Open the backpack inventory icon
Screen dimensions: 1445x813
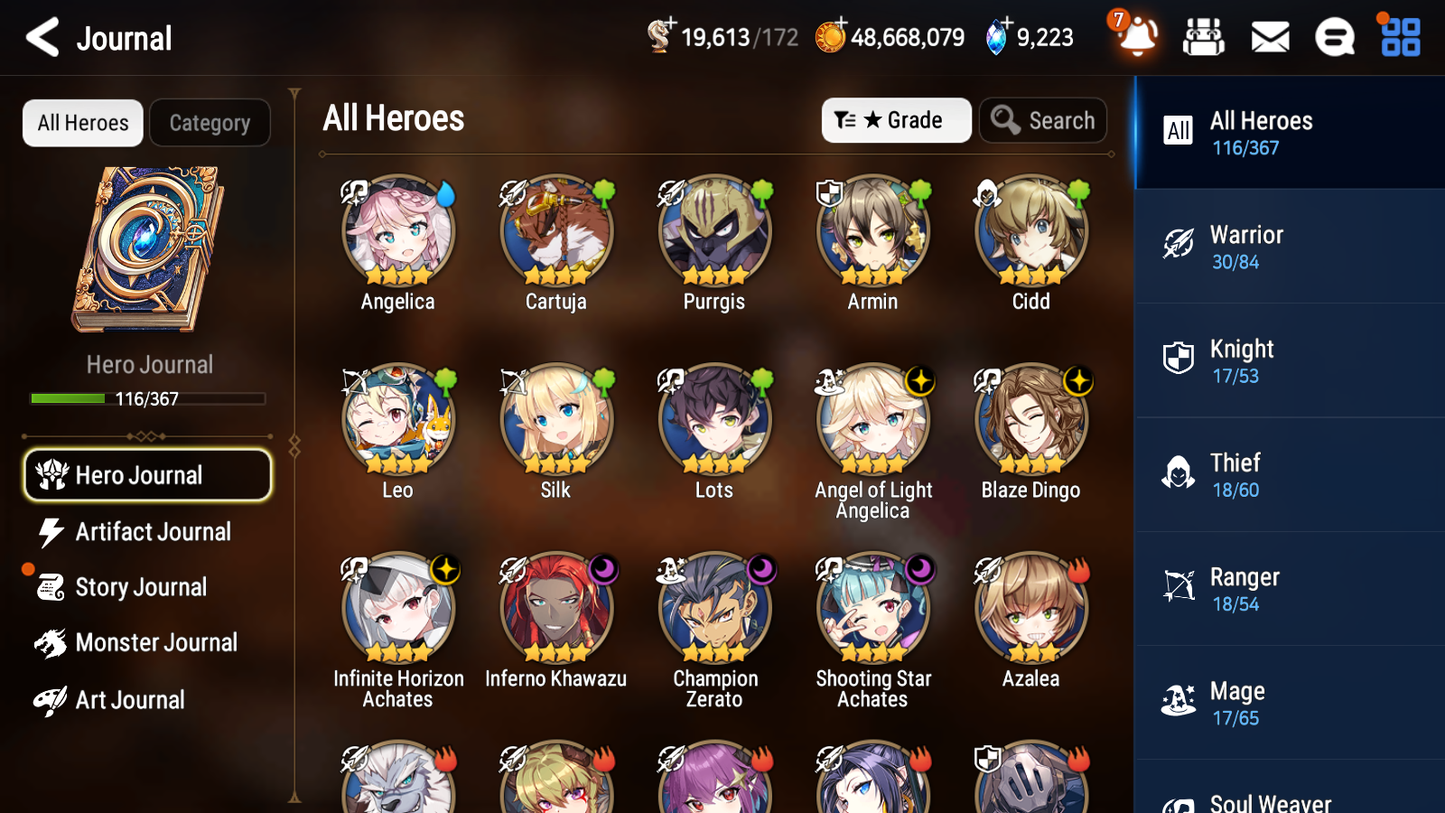(1203, 36)
